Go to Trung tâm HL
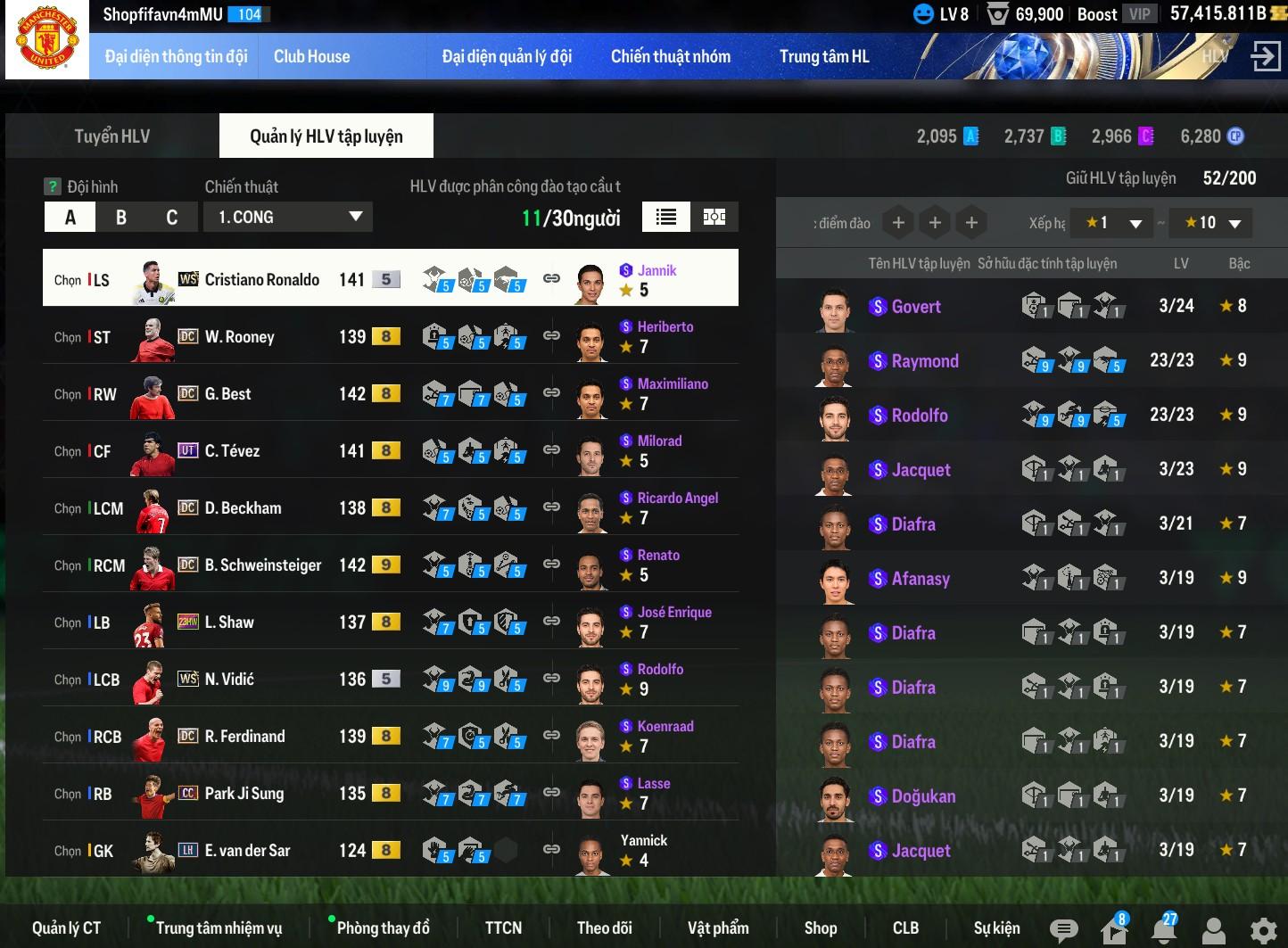Screen dimensions: 1288x948 (823, 56)
